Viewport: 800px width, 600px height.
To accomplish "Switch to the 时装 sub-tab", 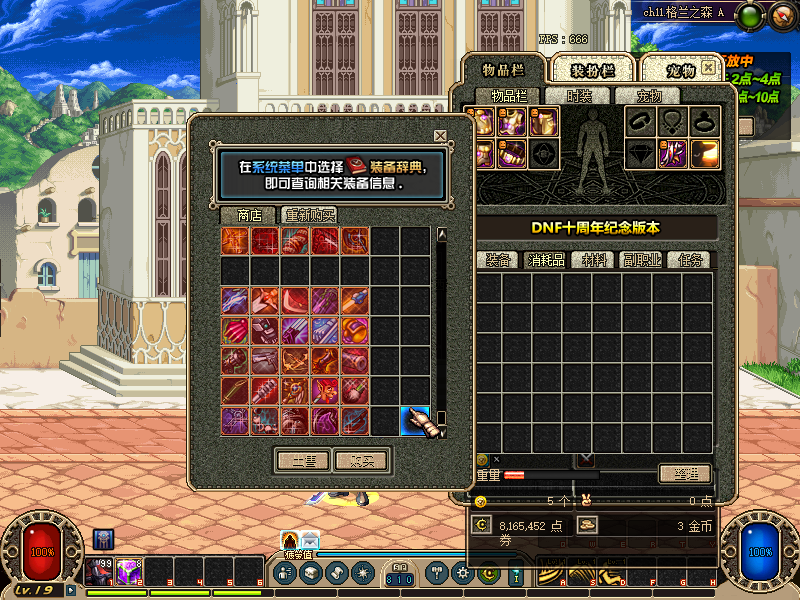I will click(579, 96).
